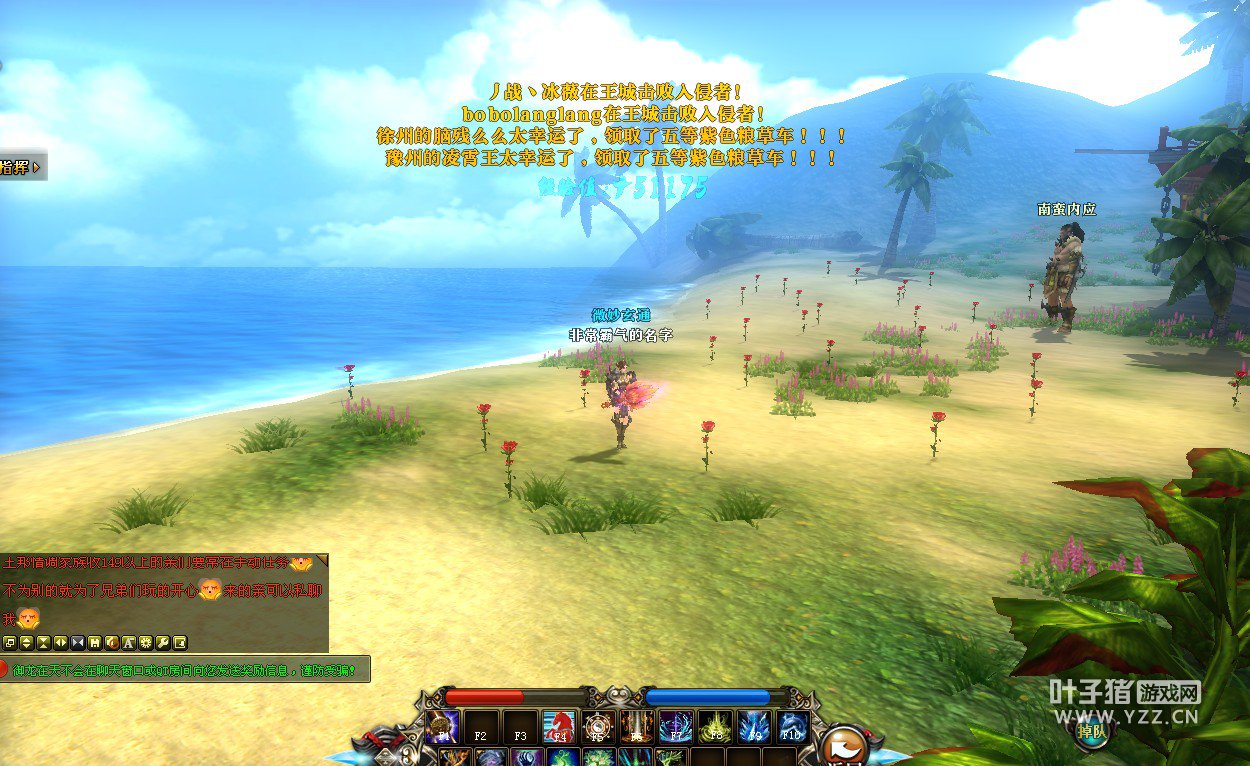Image resolution: width=1250 pixels, height=766 pixels.
Task: Click the round orange arrow button beside hotbar
Action: pyautogui.click(x=844, y=745)
